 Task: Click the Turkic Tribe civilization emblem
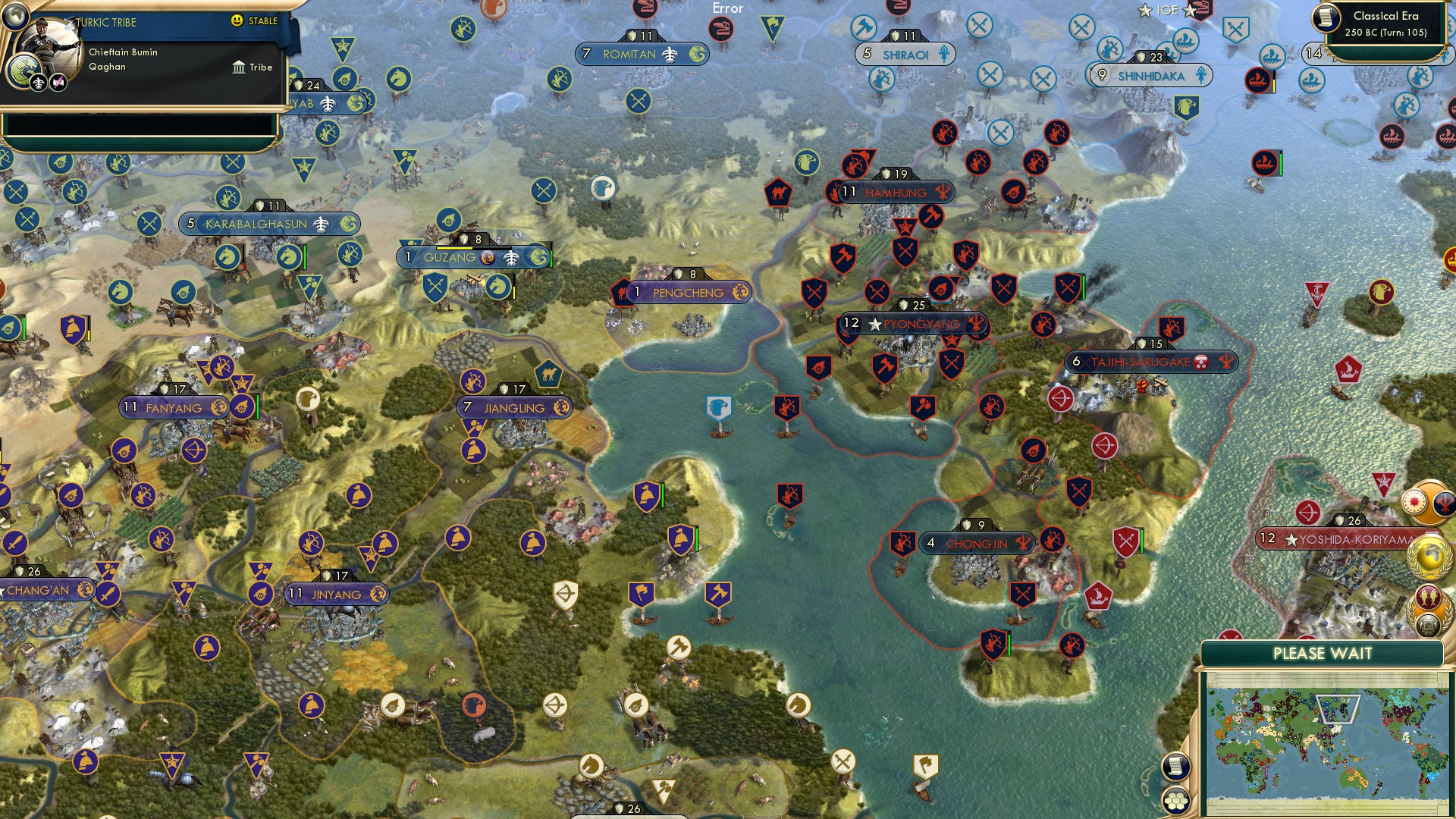(x=24, y=71)
